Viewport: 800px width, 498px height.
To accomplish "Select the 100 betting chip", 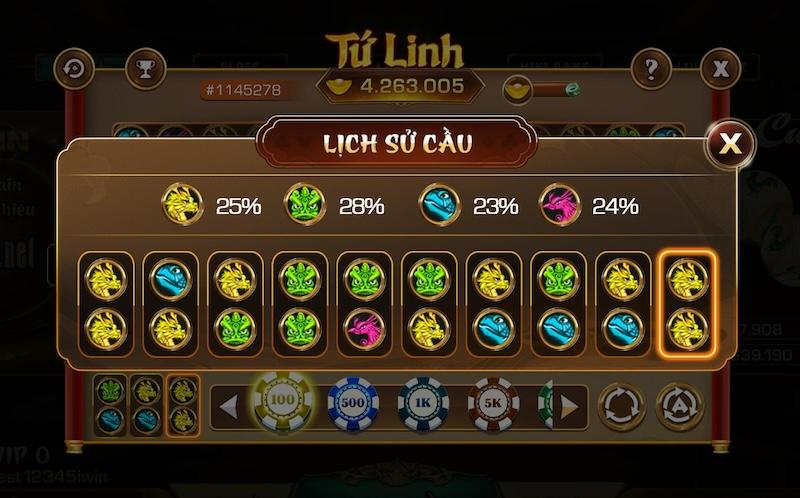I will coord(280,402).
